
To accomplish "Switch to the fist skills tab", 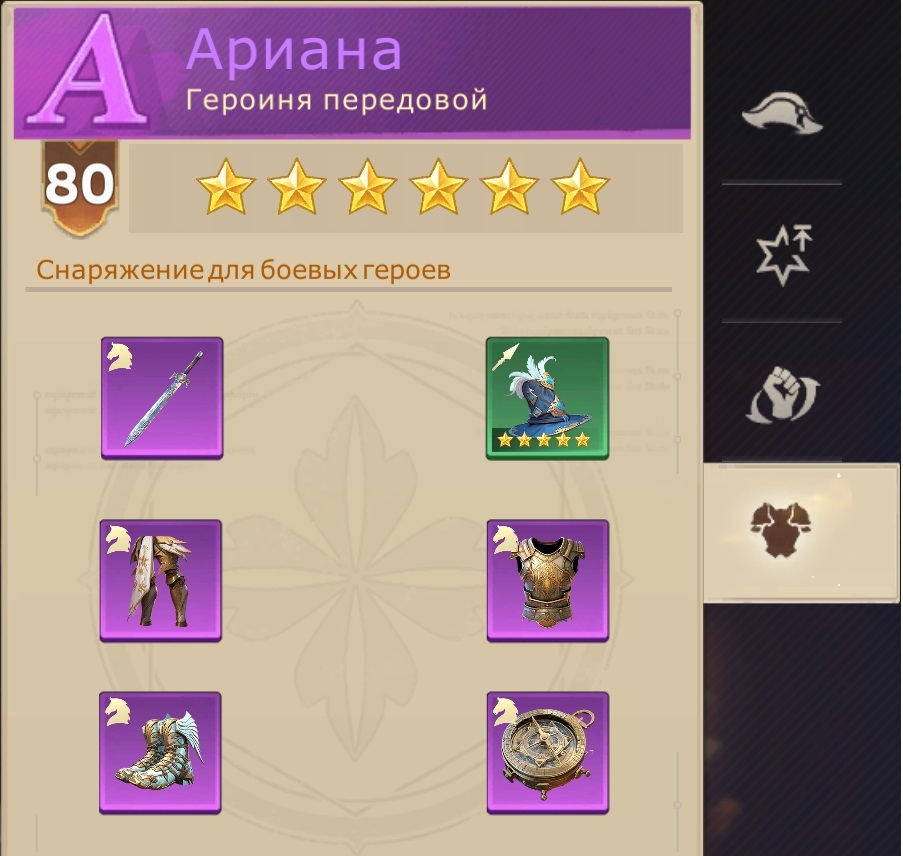I will [781, 395].
